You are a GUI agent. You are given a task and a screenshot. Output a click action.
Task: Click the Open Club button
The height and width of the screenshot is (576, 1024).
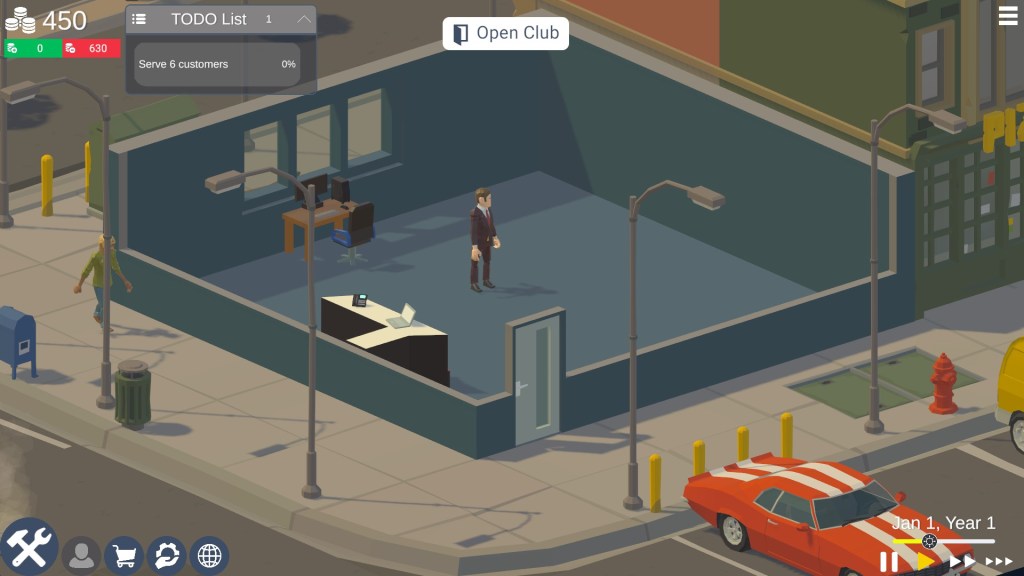coord(505,33)
